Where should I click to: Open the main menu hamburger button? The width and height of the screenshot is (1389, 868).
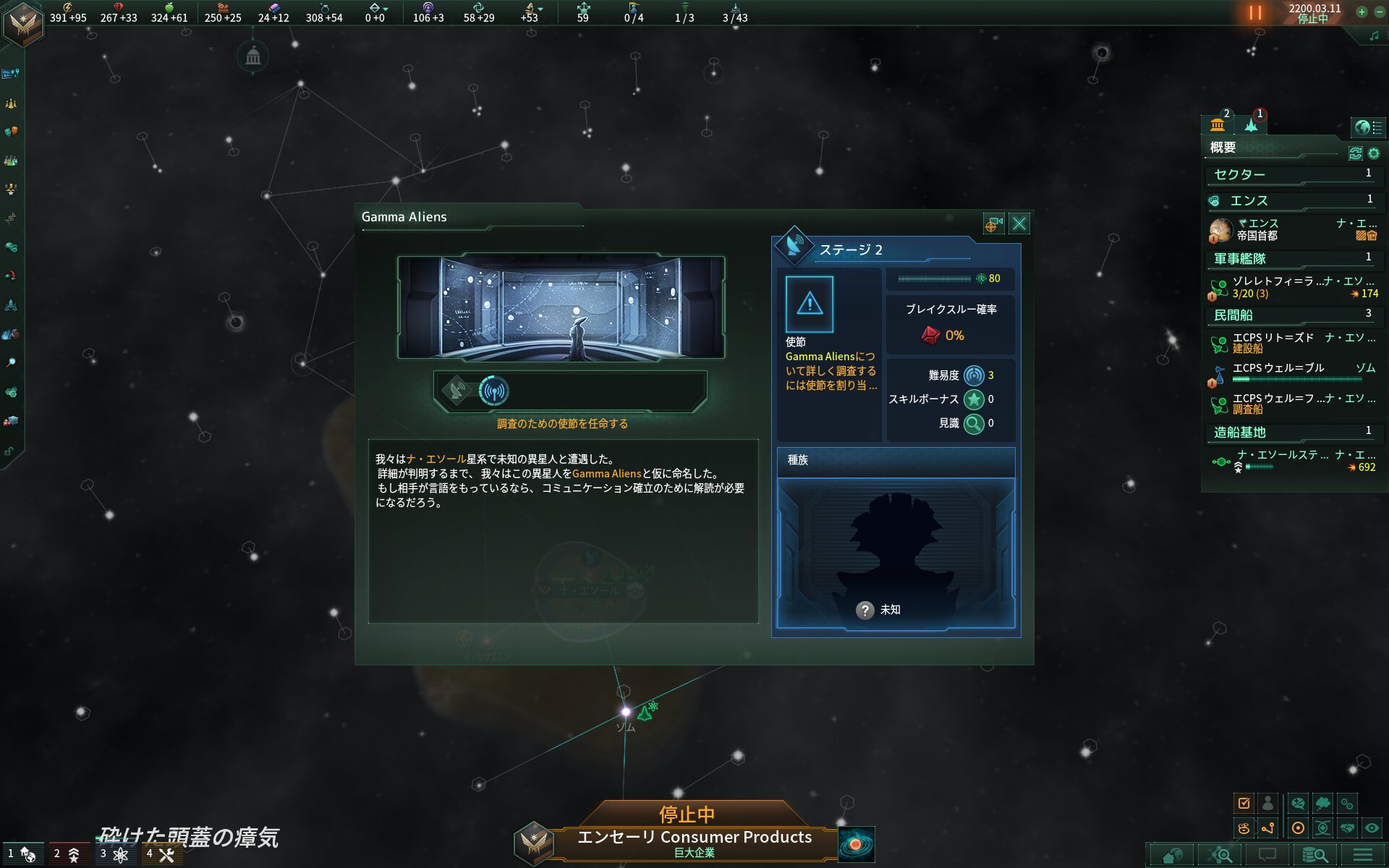1362,855
